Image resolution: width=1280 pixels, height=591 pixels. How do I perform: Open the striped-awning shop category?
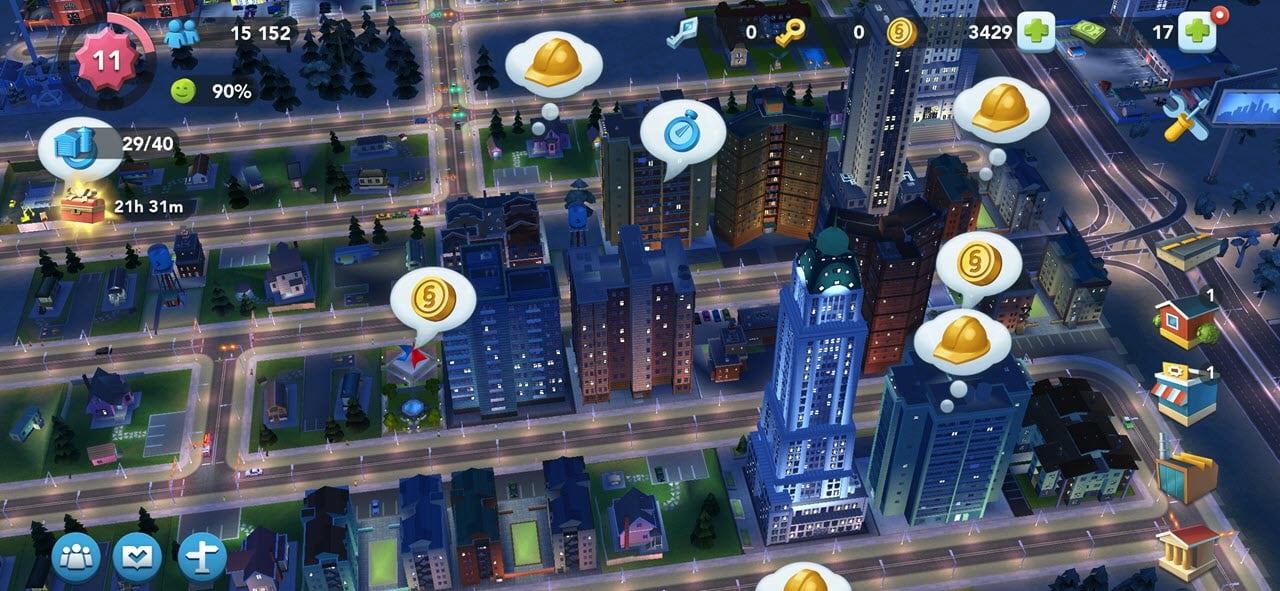pyautogui.click(x=1184, y=394)
